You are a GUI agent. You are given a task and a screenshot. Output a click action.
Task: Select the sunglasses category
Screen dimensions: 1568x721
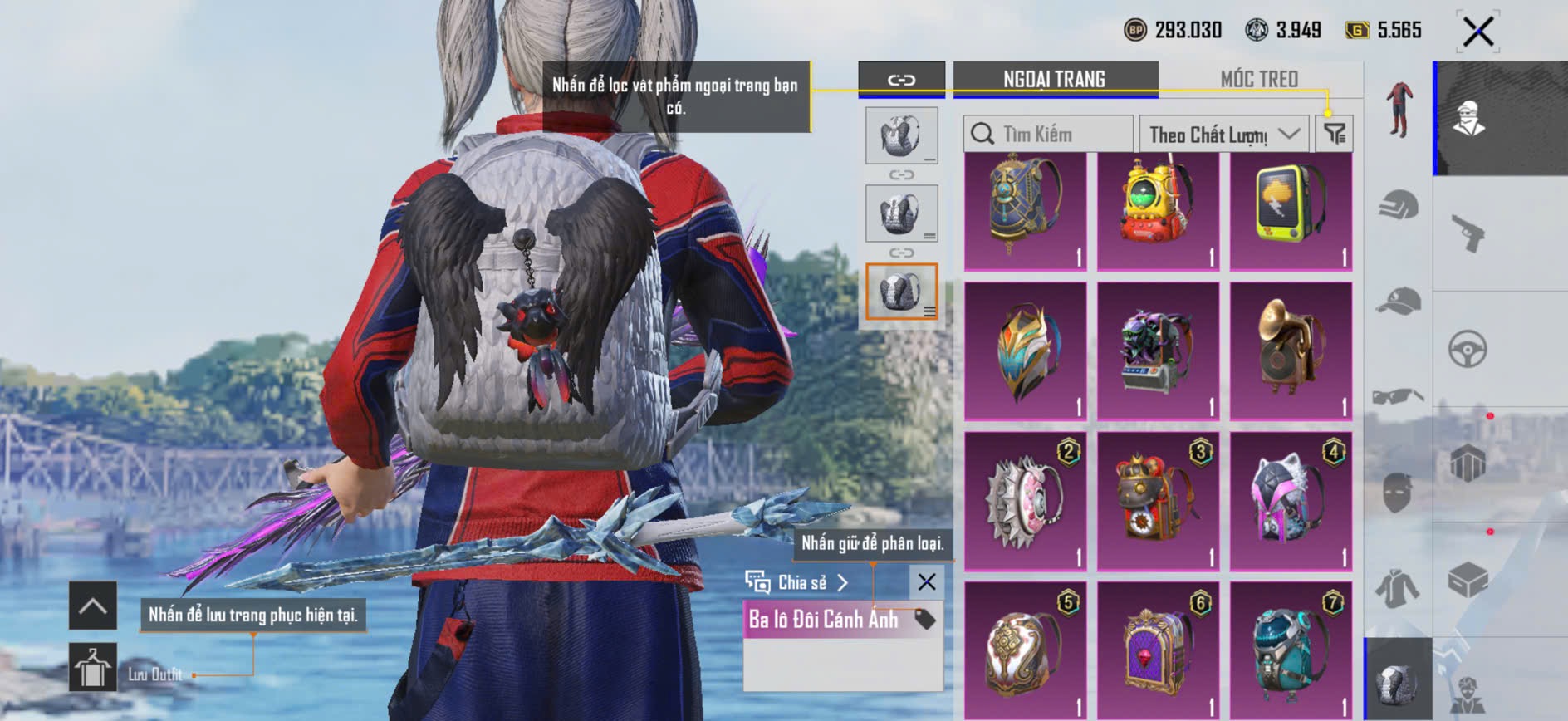1399,395
